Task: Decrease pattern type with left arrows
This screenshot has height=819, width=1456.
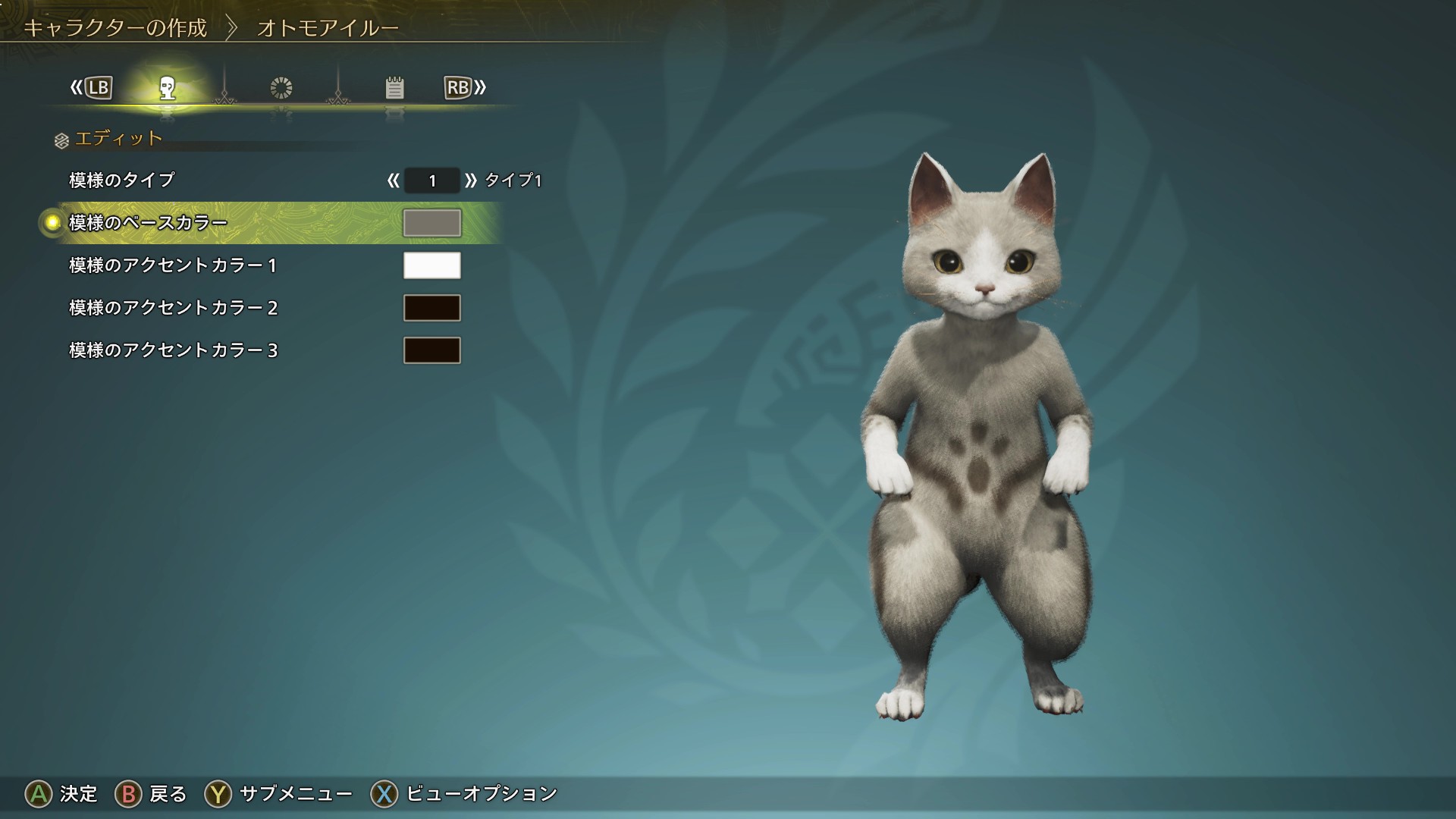Action: (x=393, y=180)
